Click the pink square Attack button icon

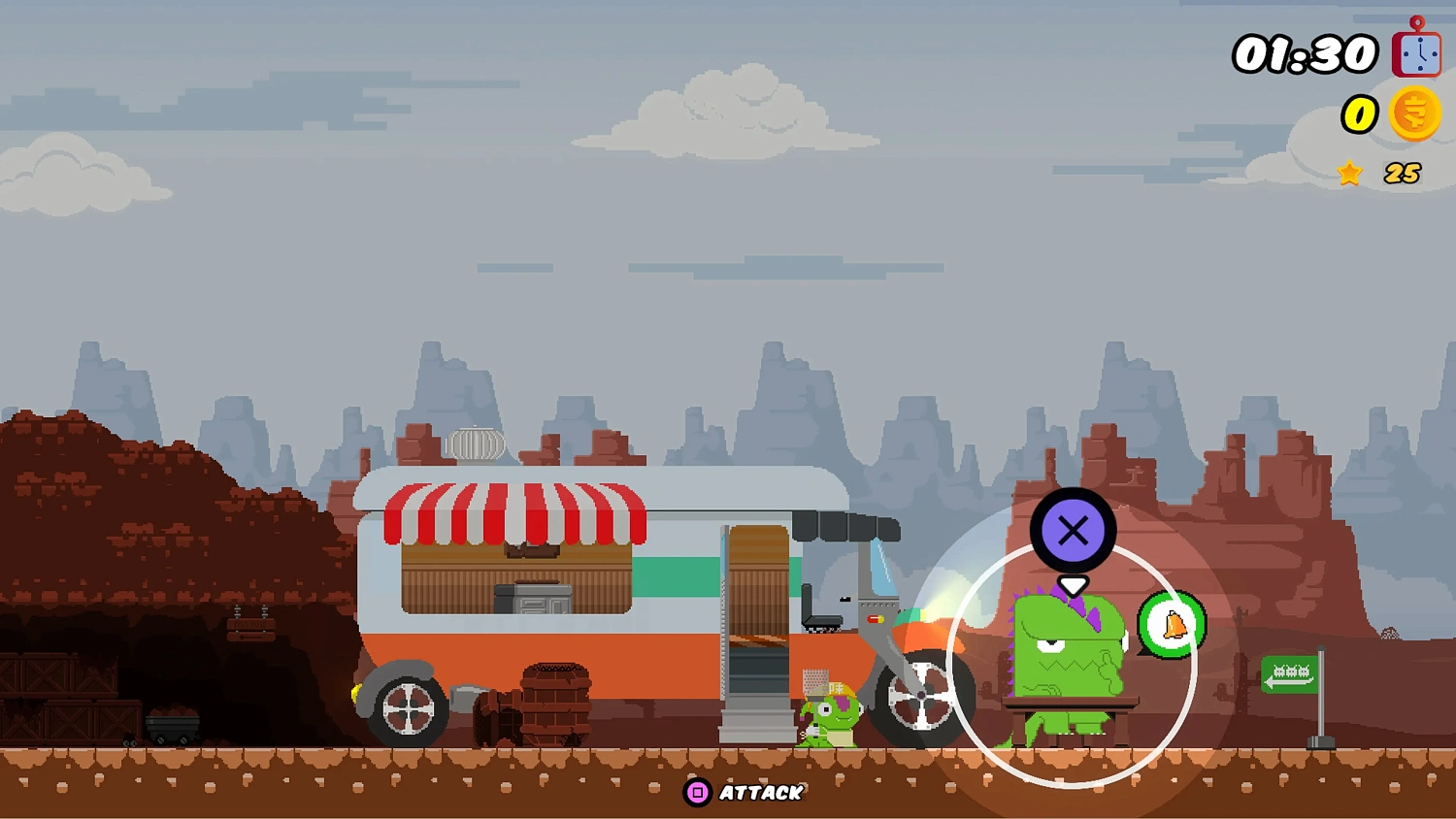(x=695, y=793)
